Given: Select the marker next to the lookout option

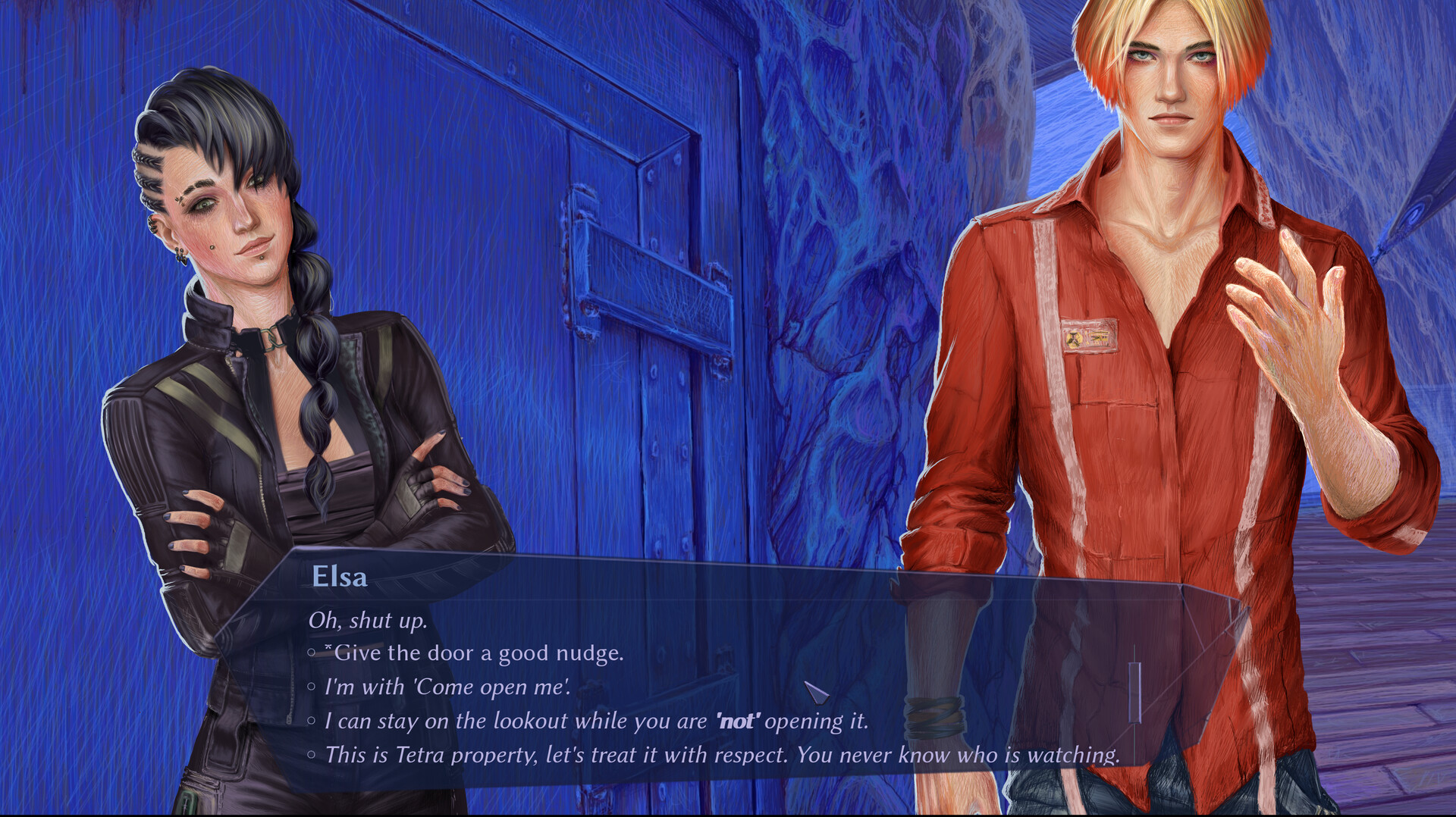Looking at the screenshot, I should coord(312,721).
